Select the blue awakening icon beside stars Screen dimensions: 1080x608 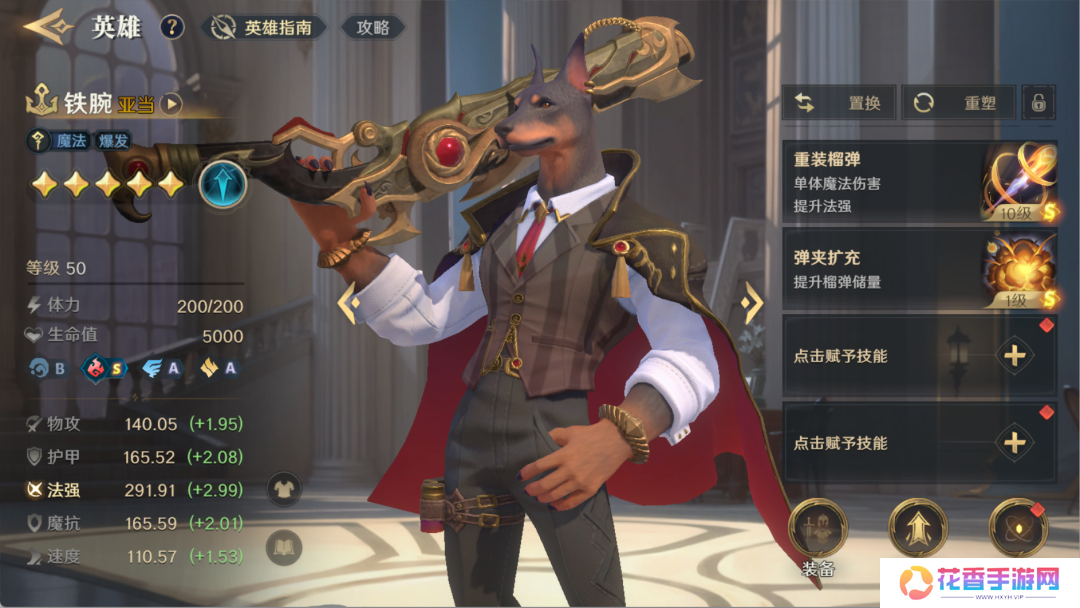pos(222,184)
